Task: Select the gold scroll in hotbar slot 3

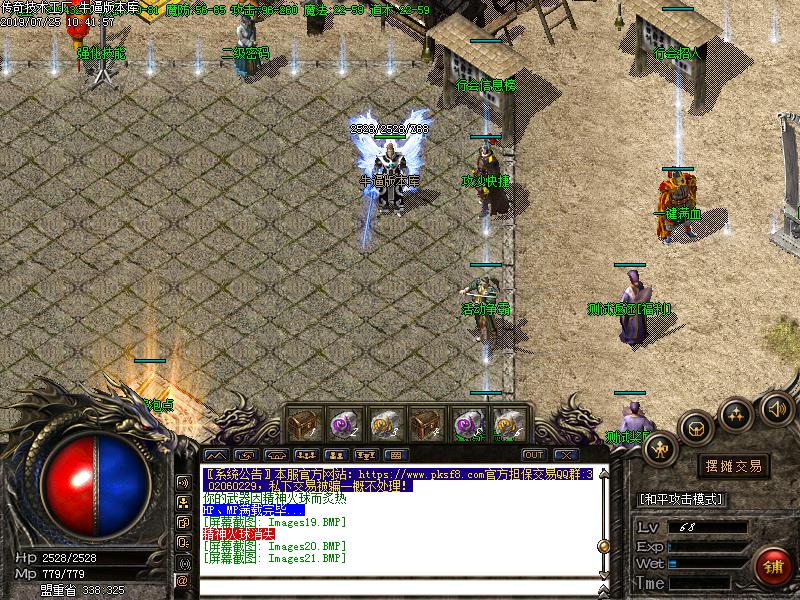Action: 385,424
